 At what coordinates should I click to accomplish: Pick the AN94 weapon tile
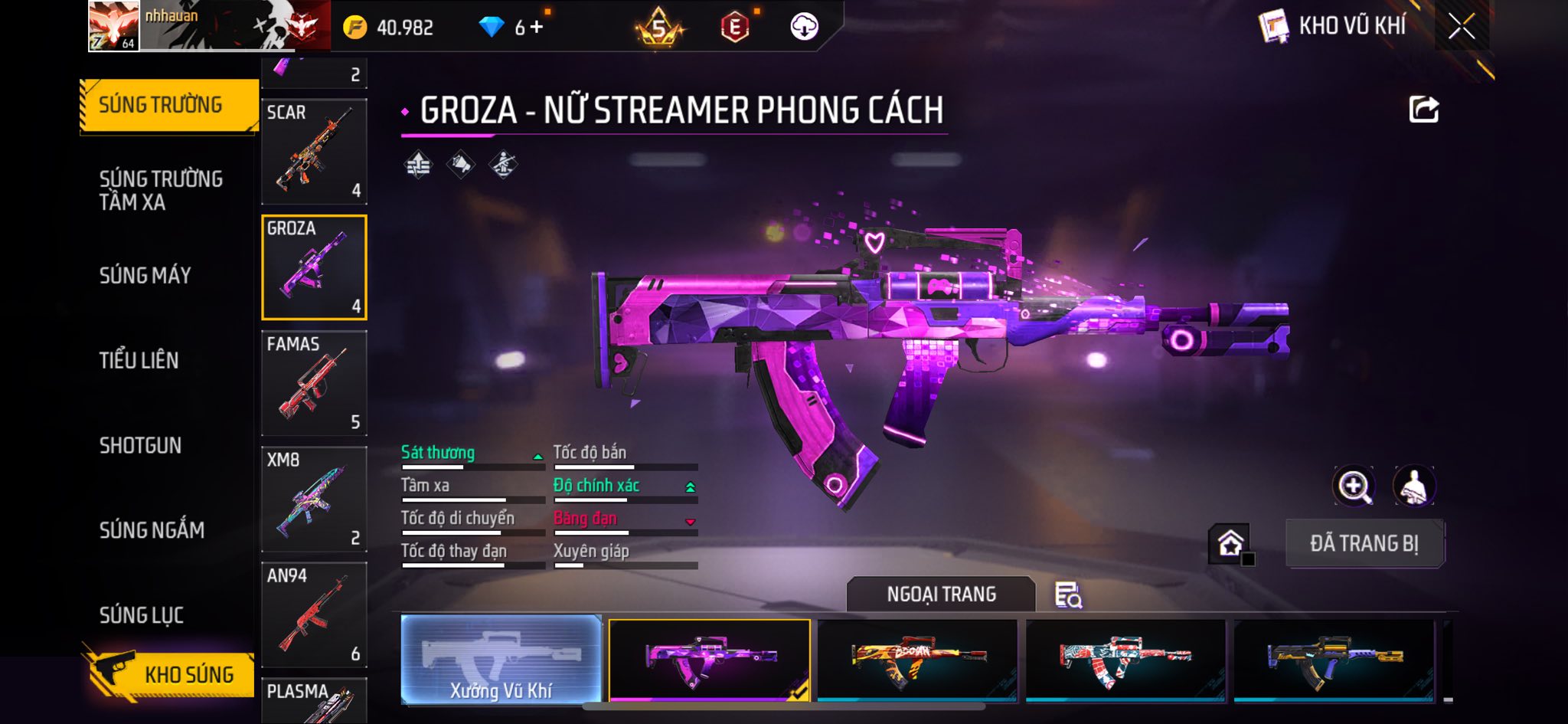pyautogui.click(x=314, y=614)
